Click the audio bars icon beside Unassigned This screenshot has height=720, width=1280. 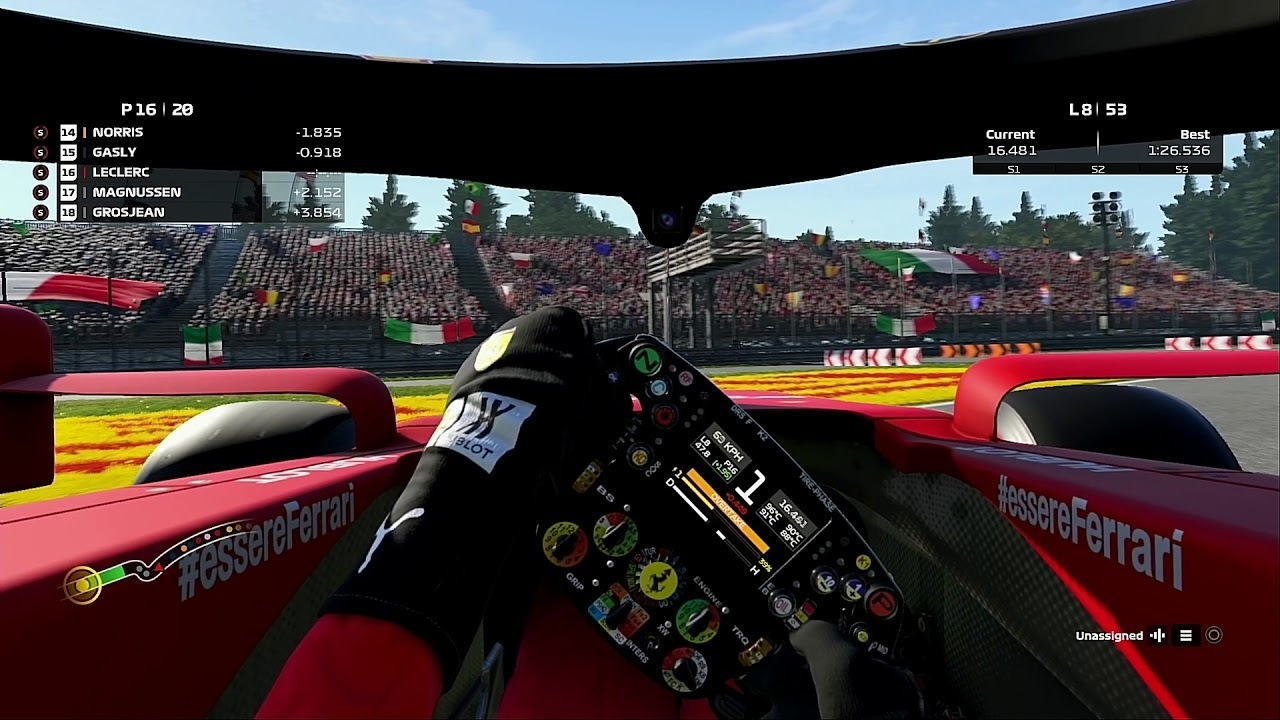point(1158,635)
